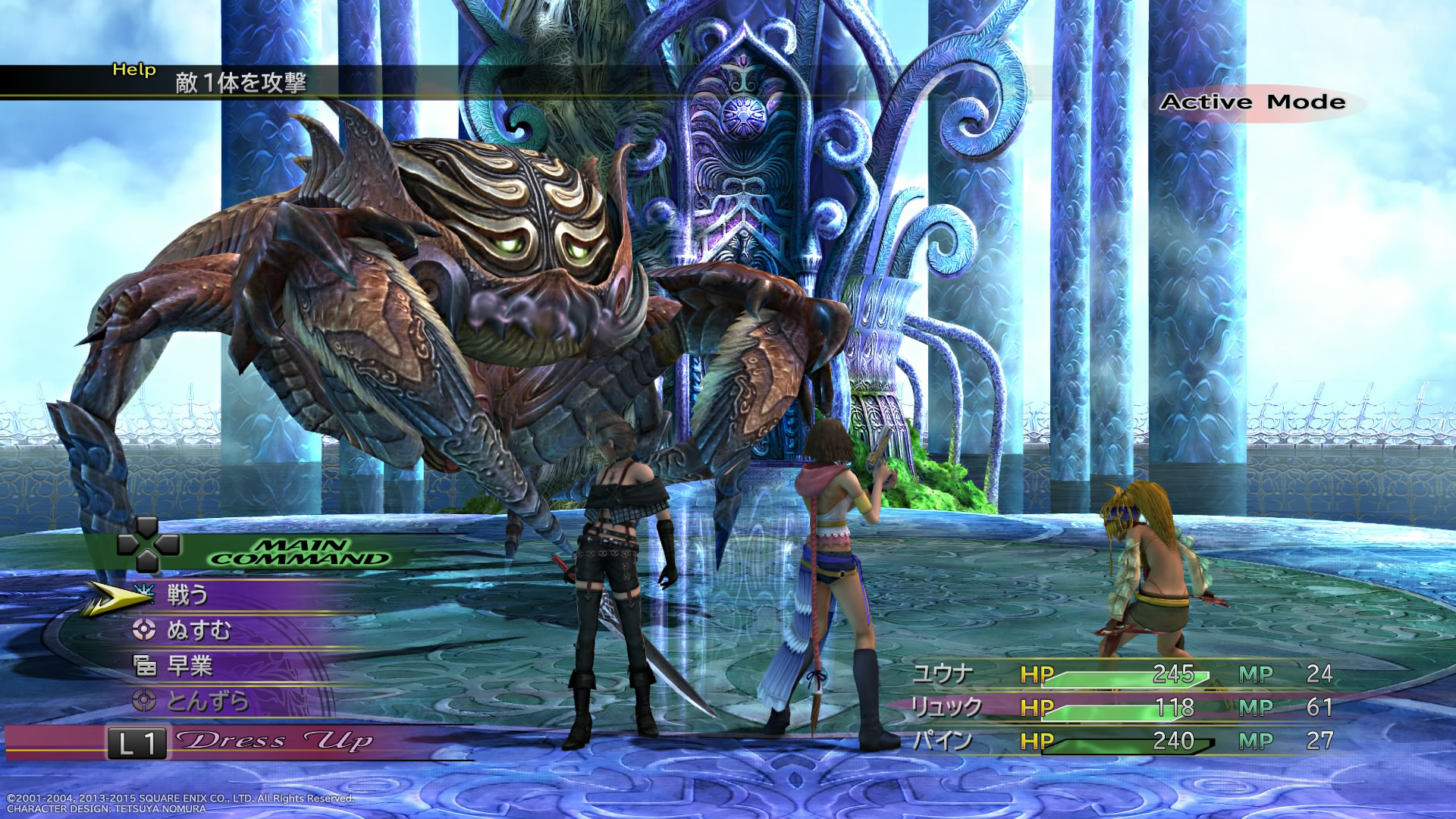Expand the 戦う attack command entry
The image size is (1456, 819).
(190, 596)
